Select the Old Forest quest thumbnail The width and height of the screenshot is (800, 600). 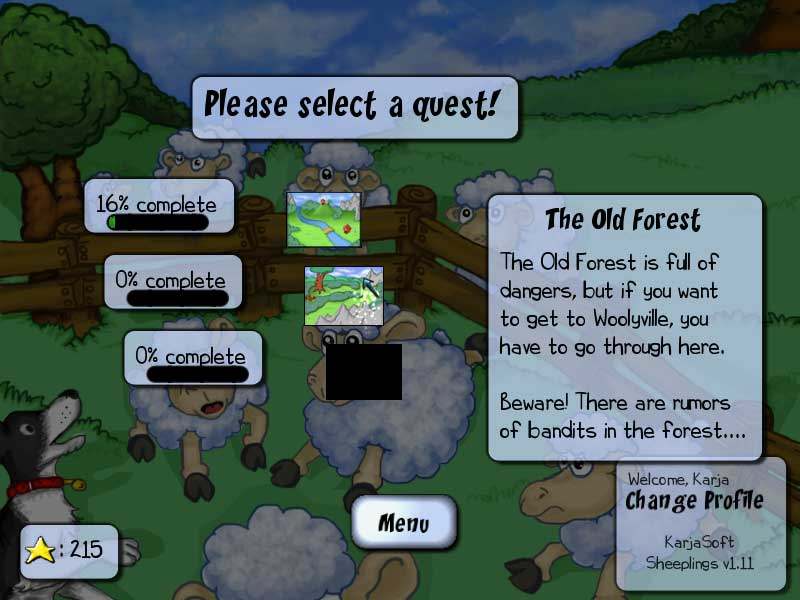click(x=345, y=295)
